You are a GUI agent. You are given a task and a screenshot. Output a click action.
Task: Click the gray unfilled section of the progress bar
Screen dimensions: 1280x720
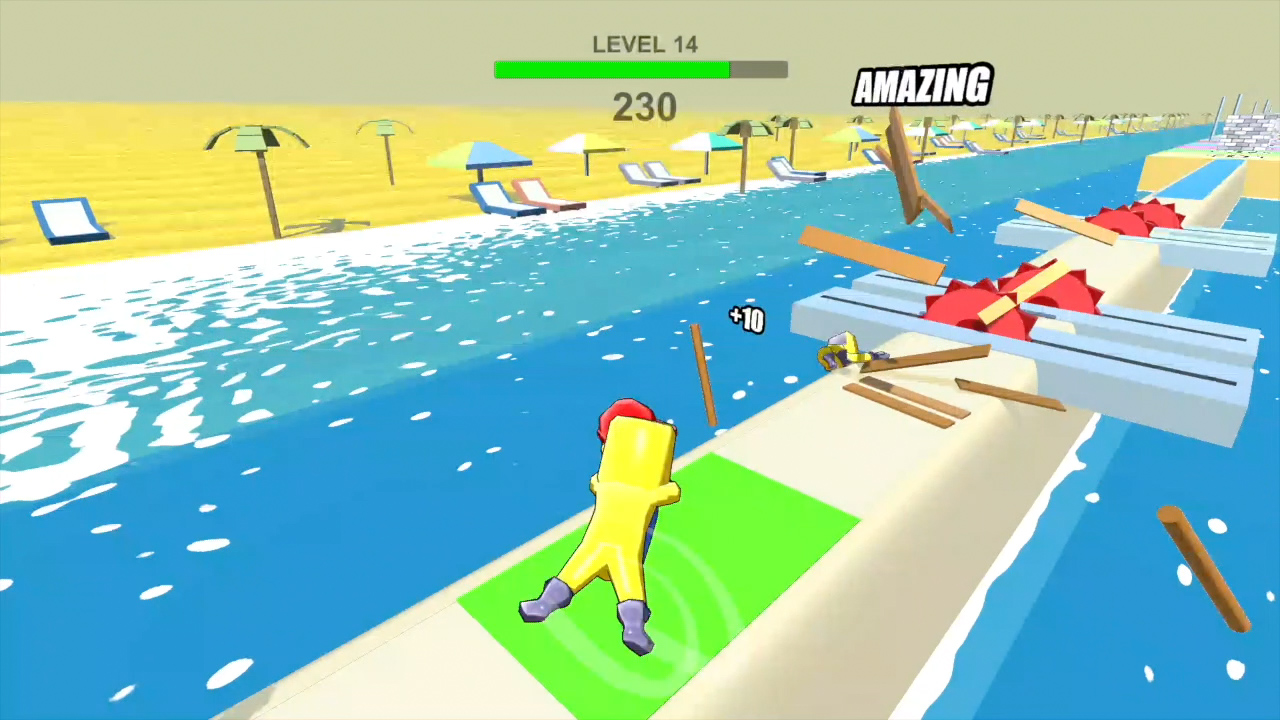pyautogui.click(x=758, y=69)
